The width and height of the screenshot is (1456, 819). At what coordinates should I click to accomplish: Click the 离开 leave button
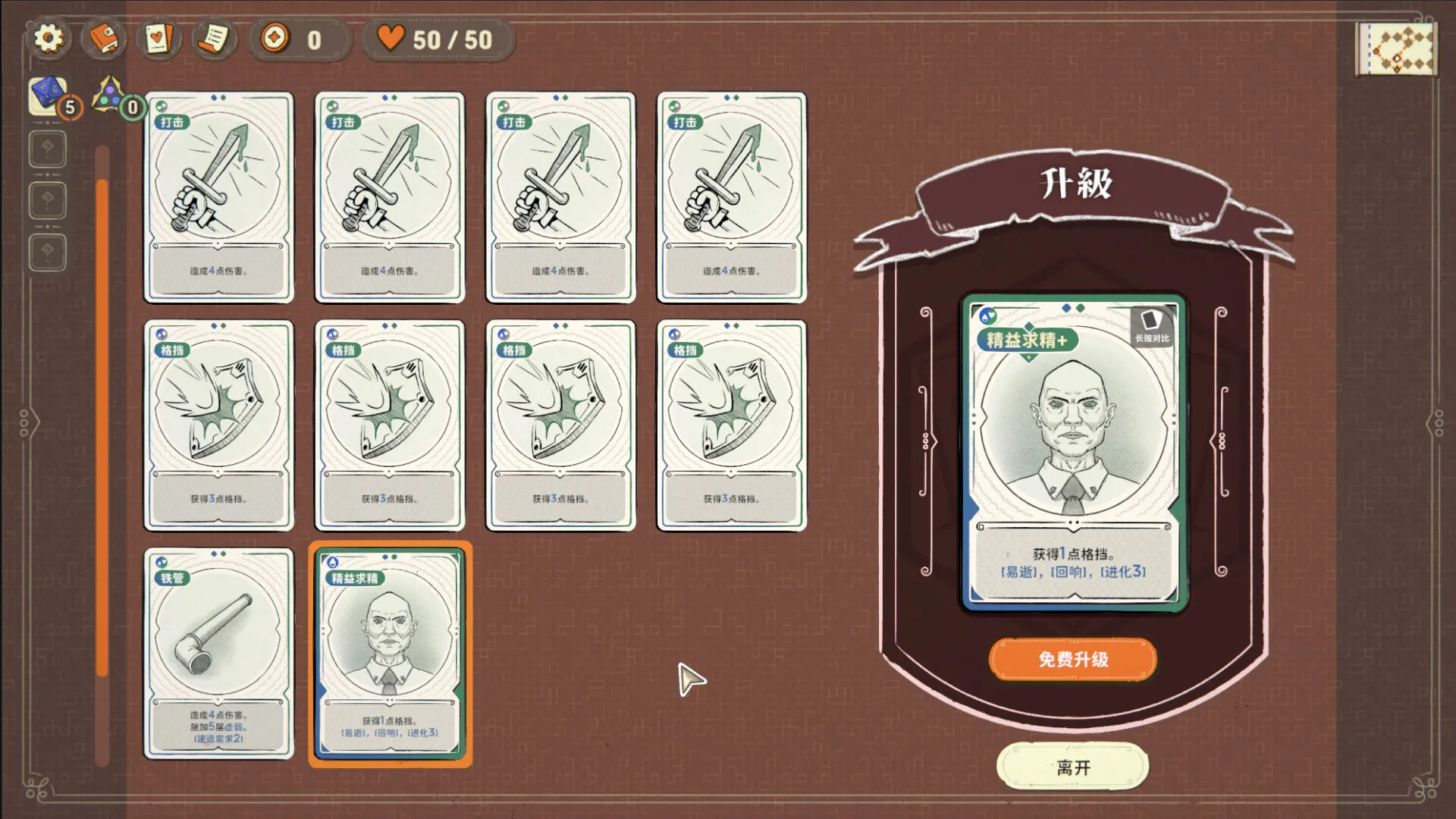tap(1072, 767)
